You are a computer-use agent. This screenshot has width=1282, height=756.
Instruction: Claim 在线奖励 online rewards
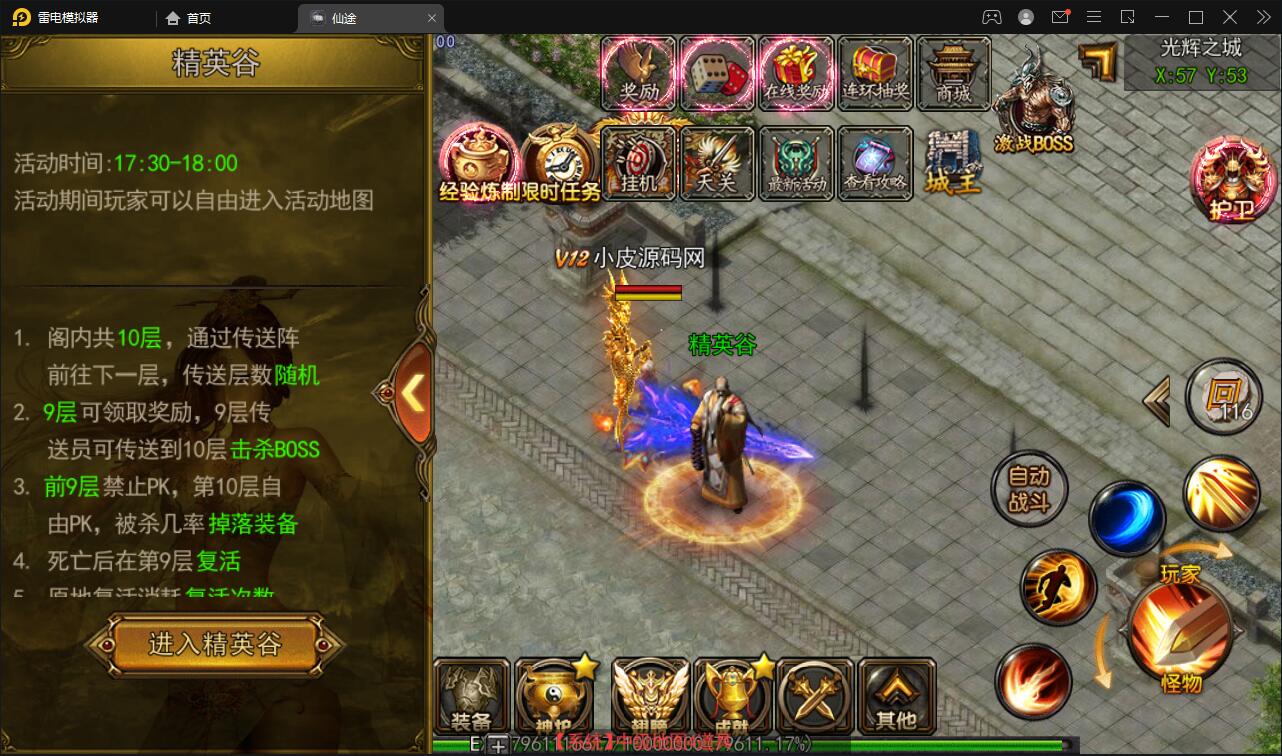796,72
